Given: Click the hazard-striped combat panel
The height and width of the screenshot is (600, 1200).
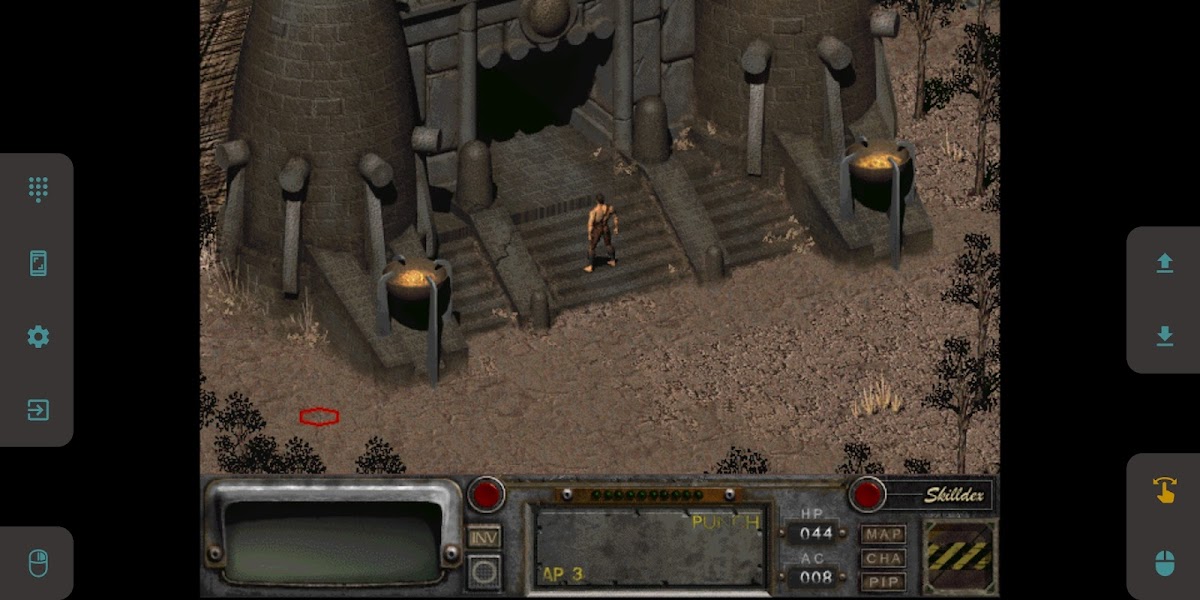Looking at the screenshot, I should click(x=959, y=556).
